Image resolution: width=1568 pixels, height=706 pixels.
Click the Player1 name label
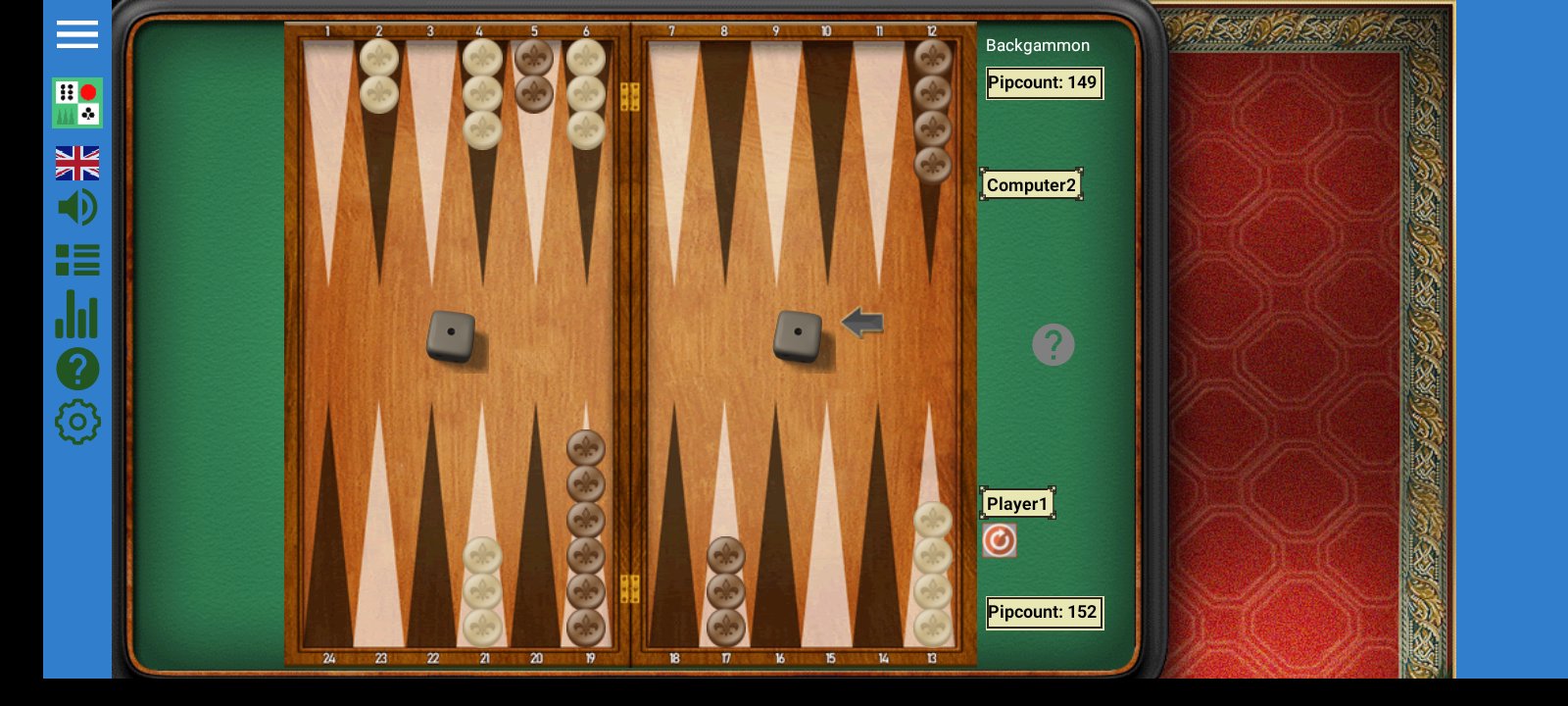pos(1016,503)
